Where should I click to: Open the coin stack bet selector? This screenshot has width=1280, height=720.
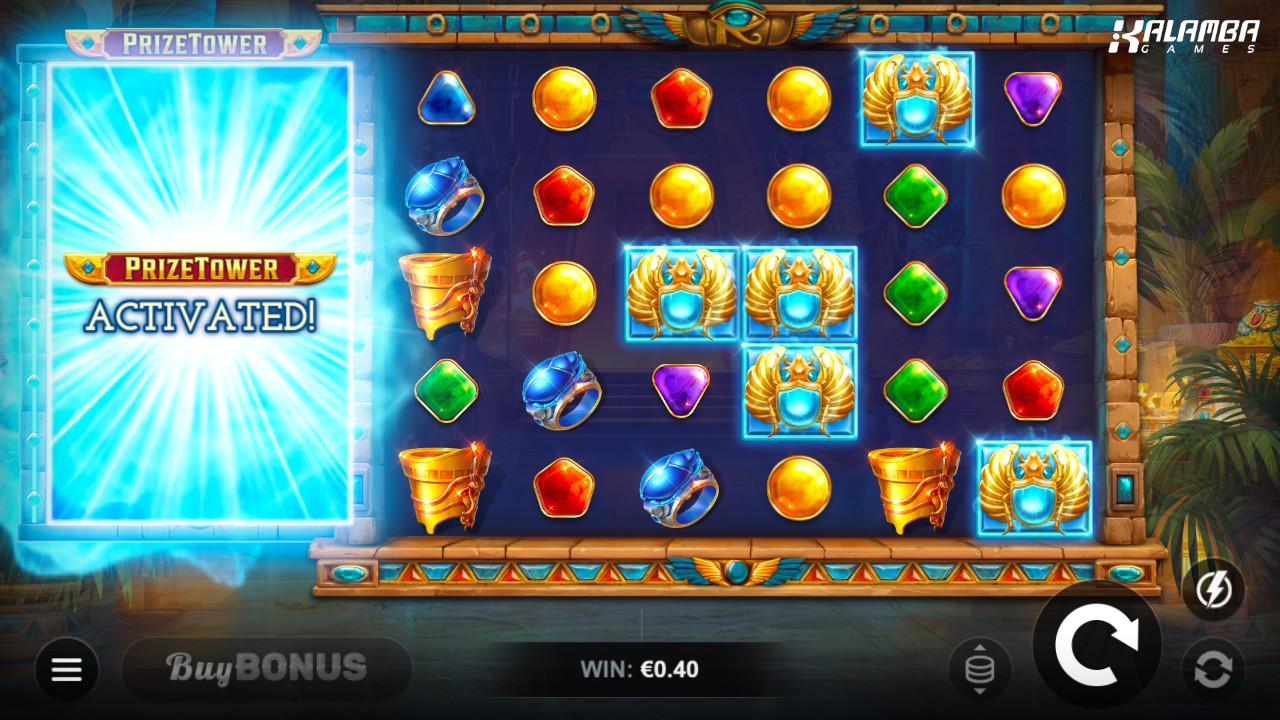[x=980, y=669]
